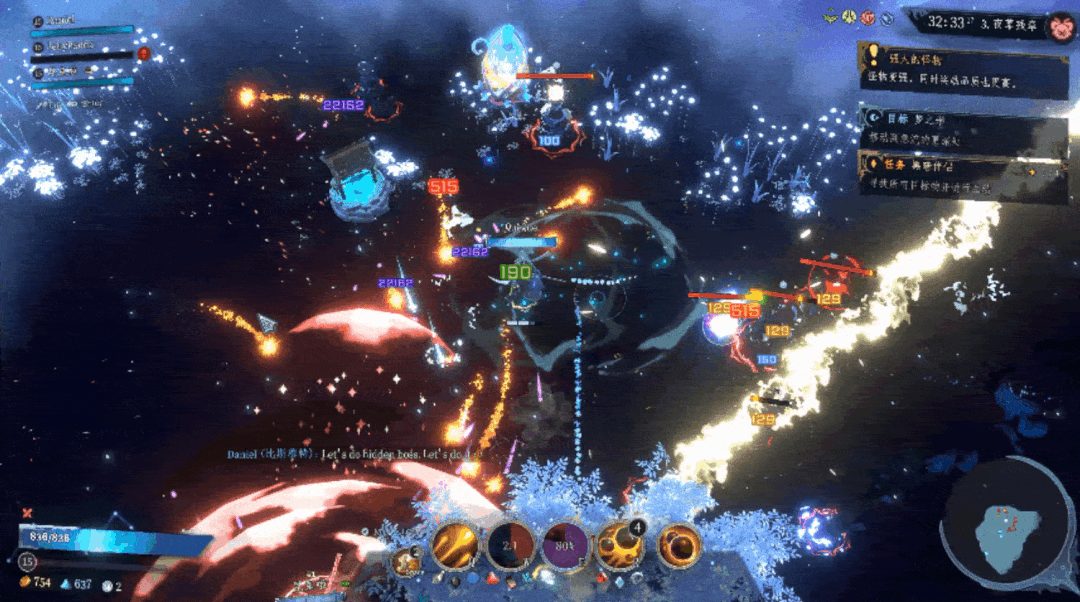This screenshot has height=602, width=1080.
Task: Select the red-black ability on cooldown
Action: (510, 546)
